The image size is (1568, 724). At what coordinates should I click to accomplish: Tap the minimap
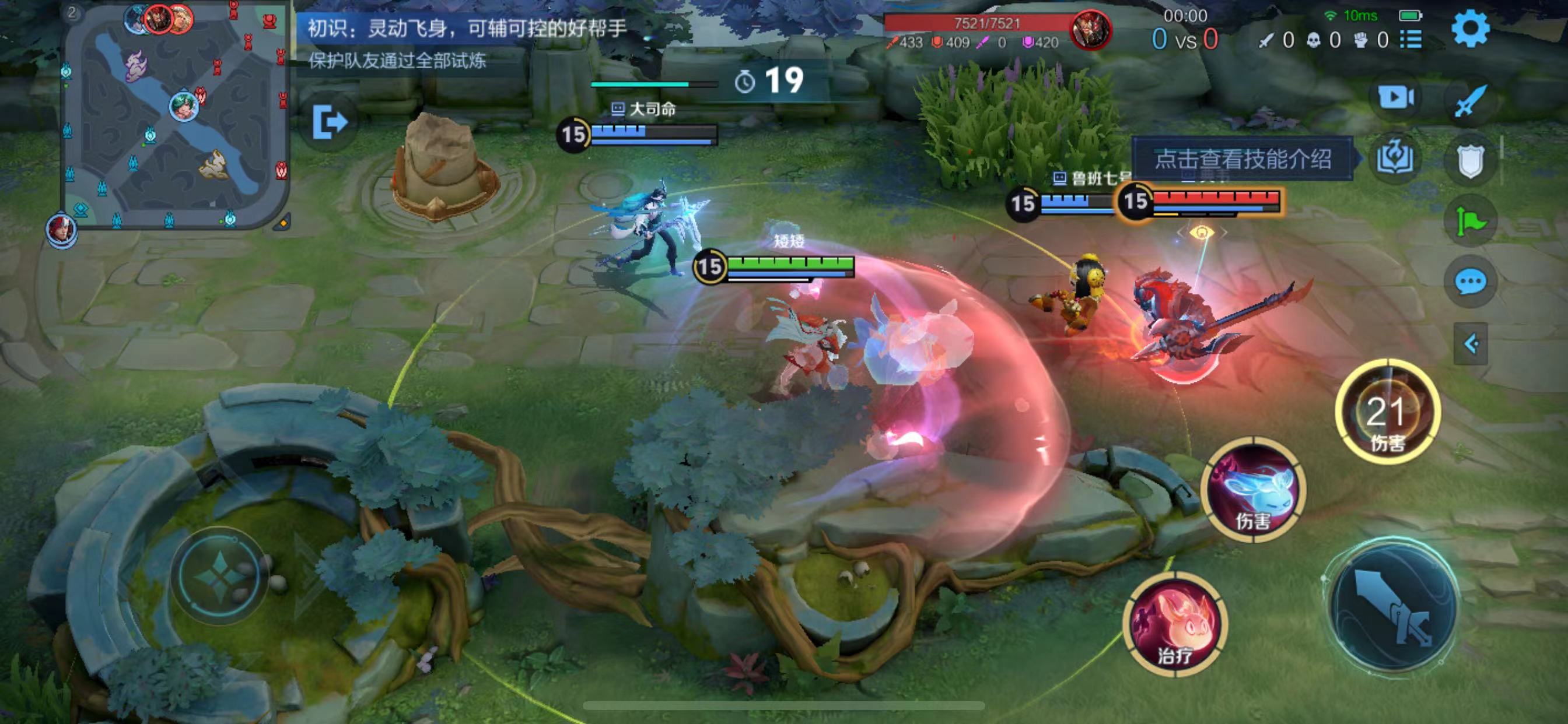tap(176, 115)
